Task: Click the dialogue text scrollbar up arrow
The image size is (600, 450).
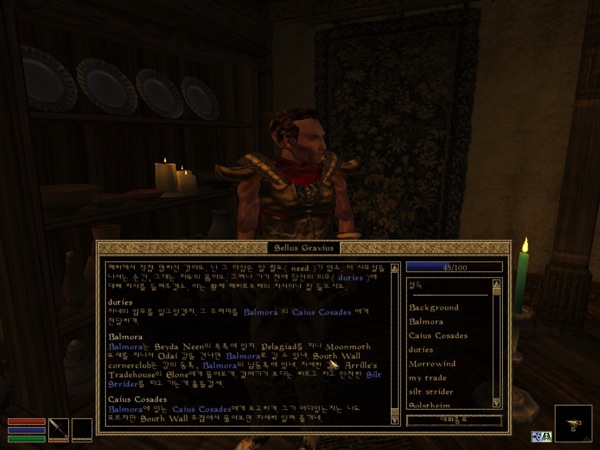Action: pyautogui.click(x=394, y=266)
